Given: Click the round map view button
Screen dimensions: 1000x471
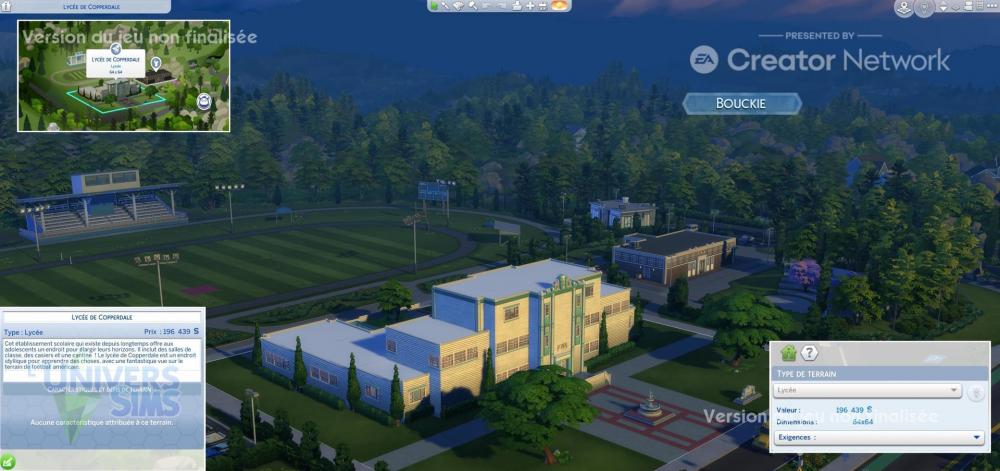Looking at the screenshot, I should click(903, 8).
